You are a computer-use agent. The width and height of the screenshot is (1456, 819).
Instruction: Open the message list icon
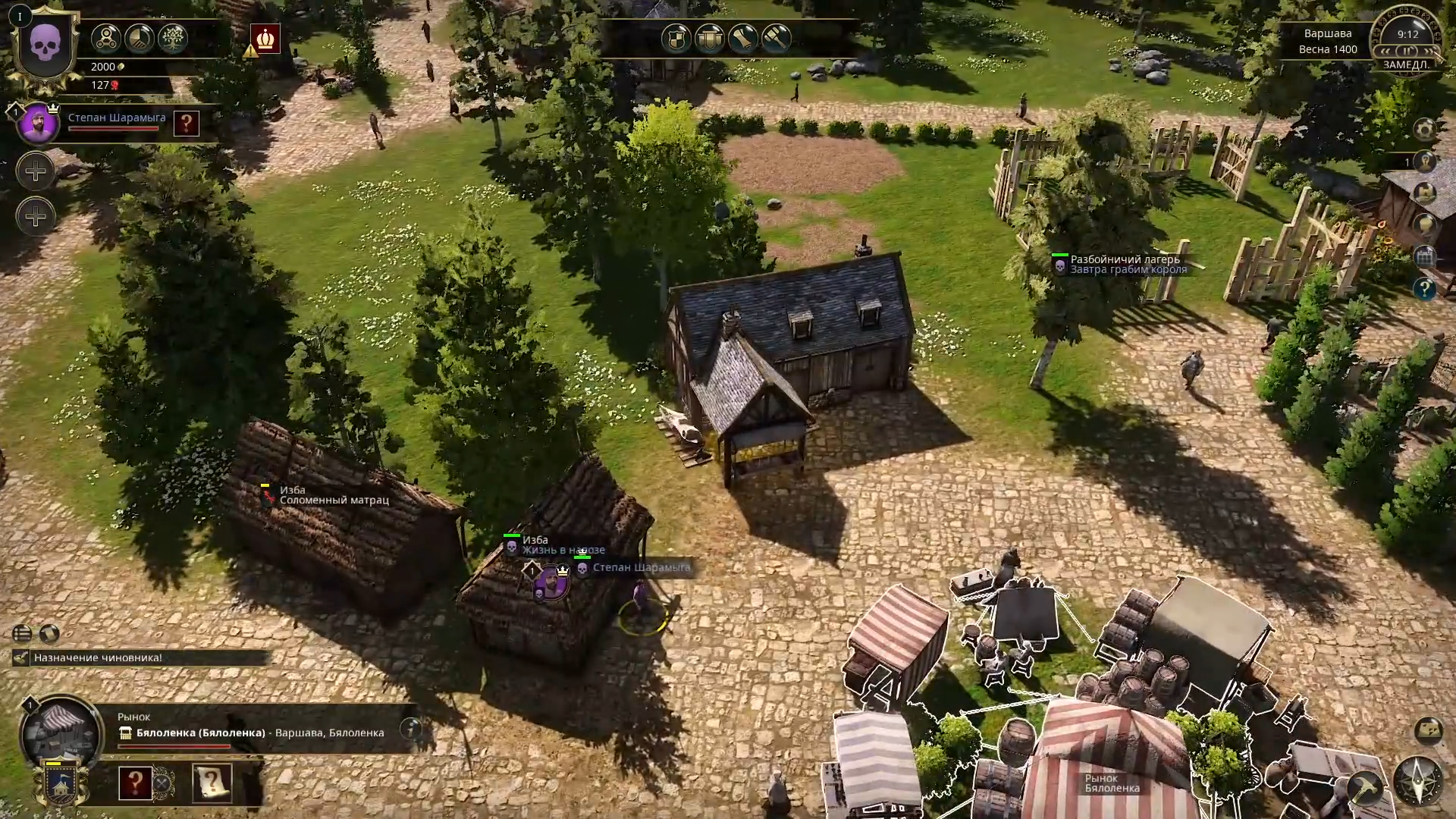coord(22,633)
